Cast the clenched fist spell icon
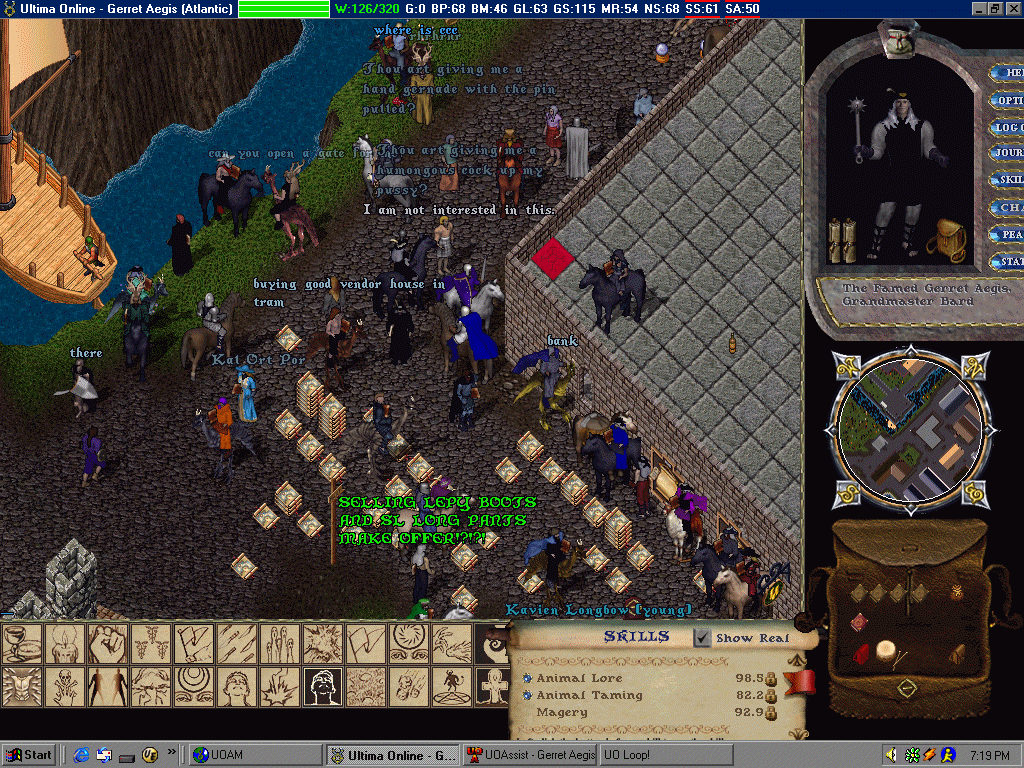 108,643
